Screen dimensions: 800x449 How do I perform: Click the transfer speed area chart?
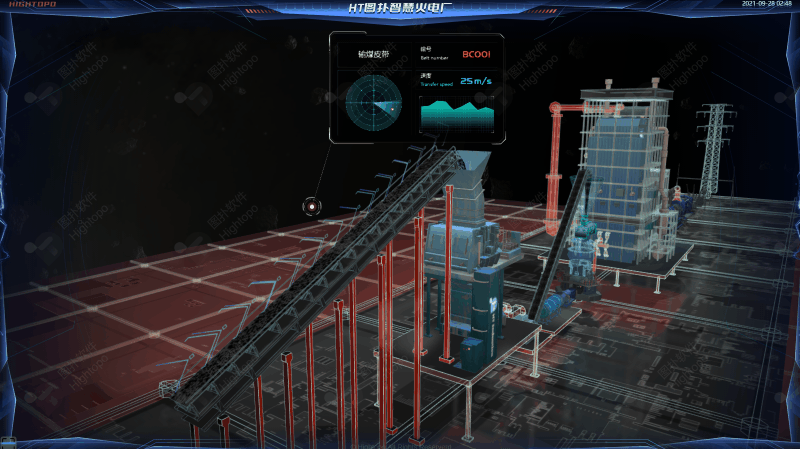click(x=458, y=116)
